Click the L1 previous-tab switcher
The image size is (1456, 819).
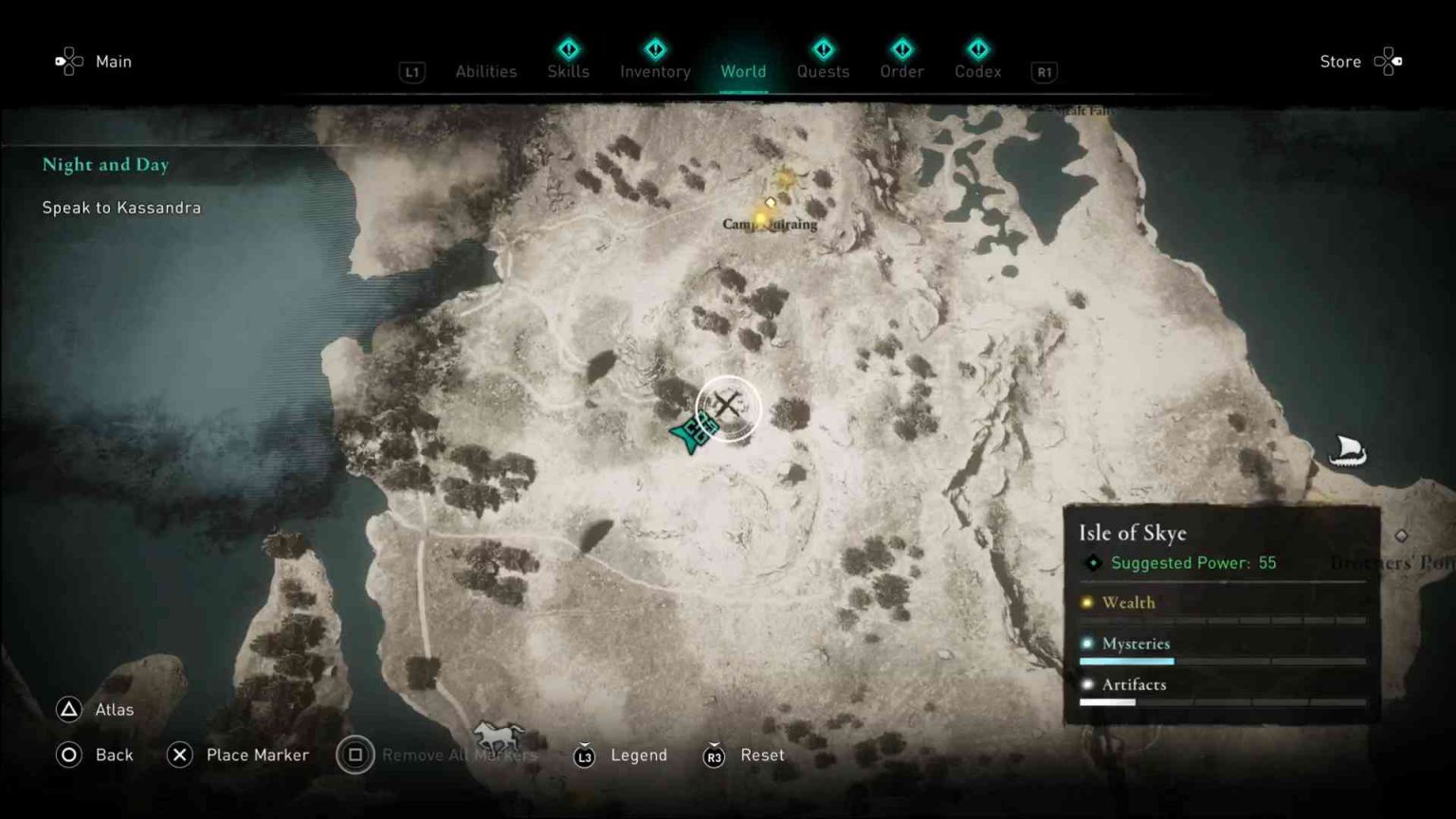click(x=412, y=71)
